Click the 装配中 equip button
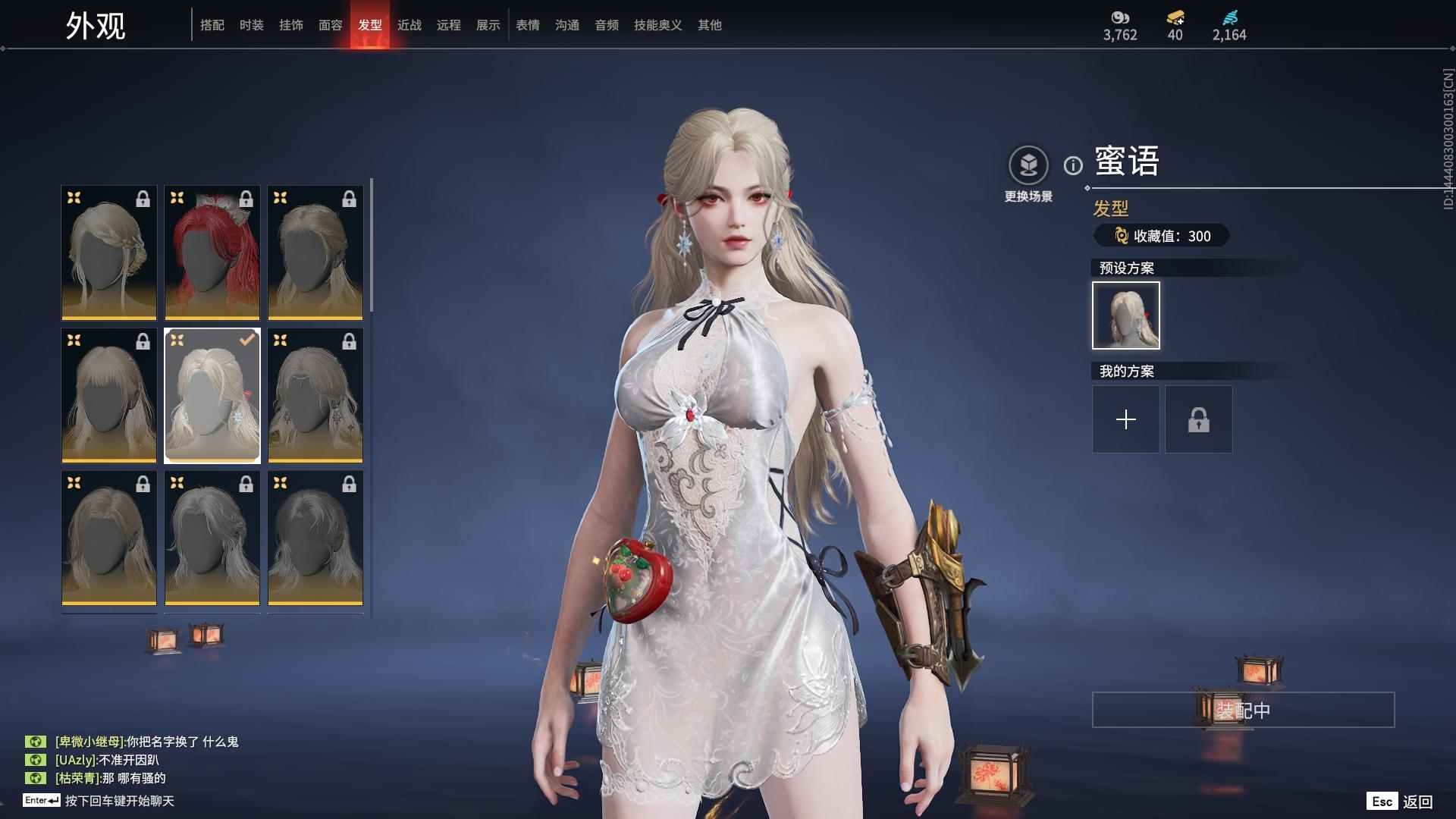This screenshot has height=819, width=1456. point(1243,710)
